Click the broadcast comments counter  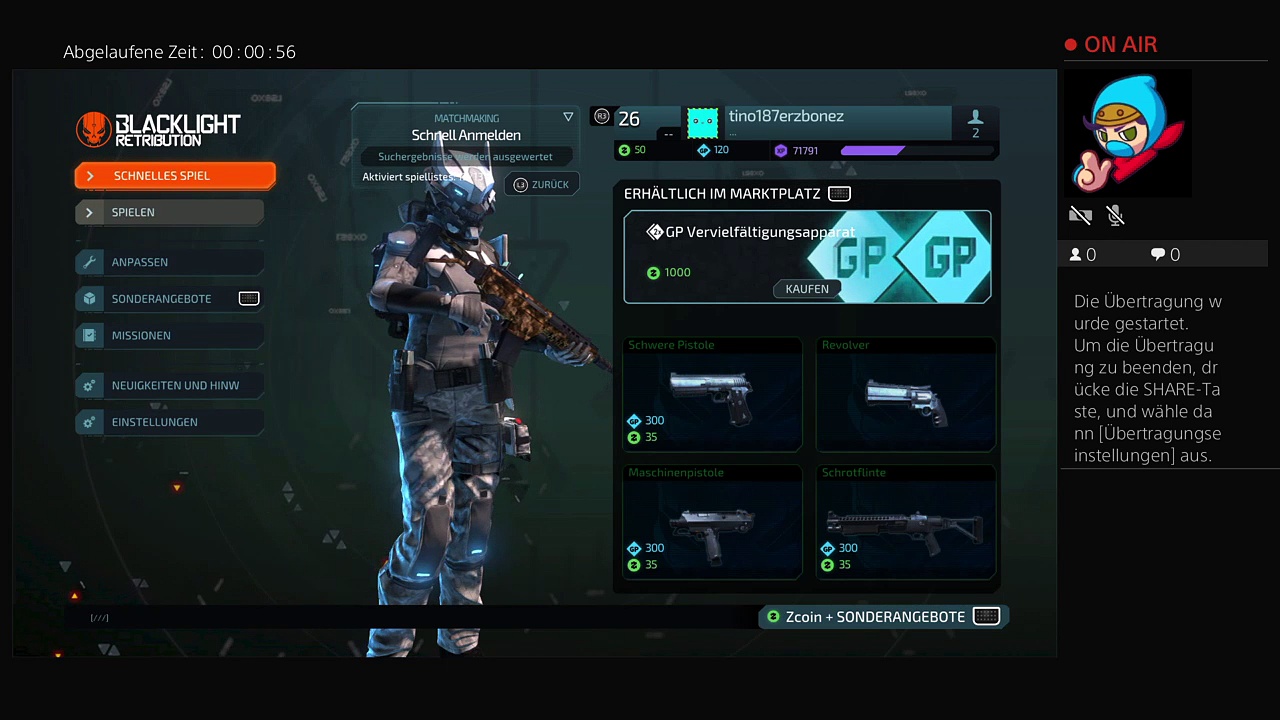1165,255
